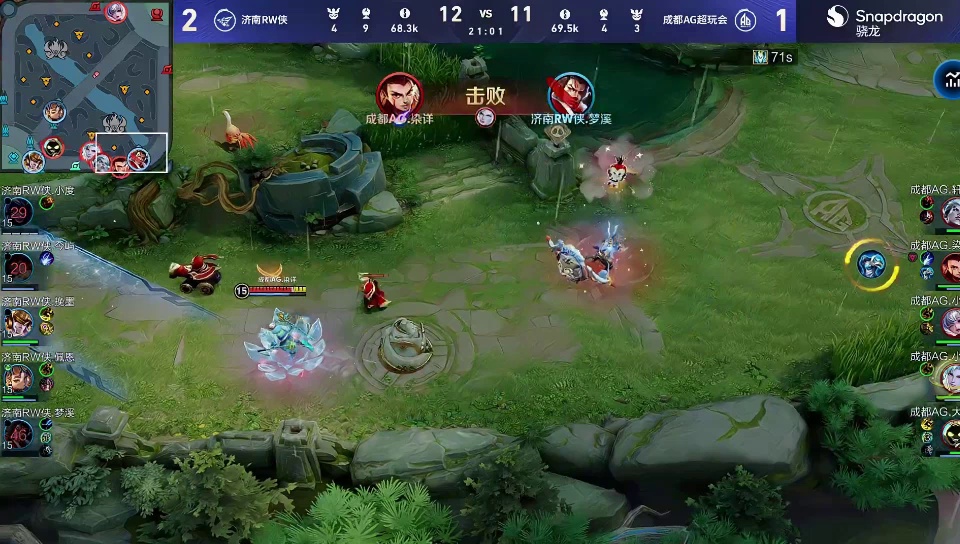Click 梦溪's portrait in the kill banner
The width and height of the screenshot is (960, 544).
tap(571, 94)
